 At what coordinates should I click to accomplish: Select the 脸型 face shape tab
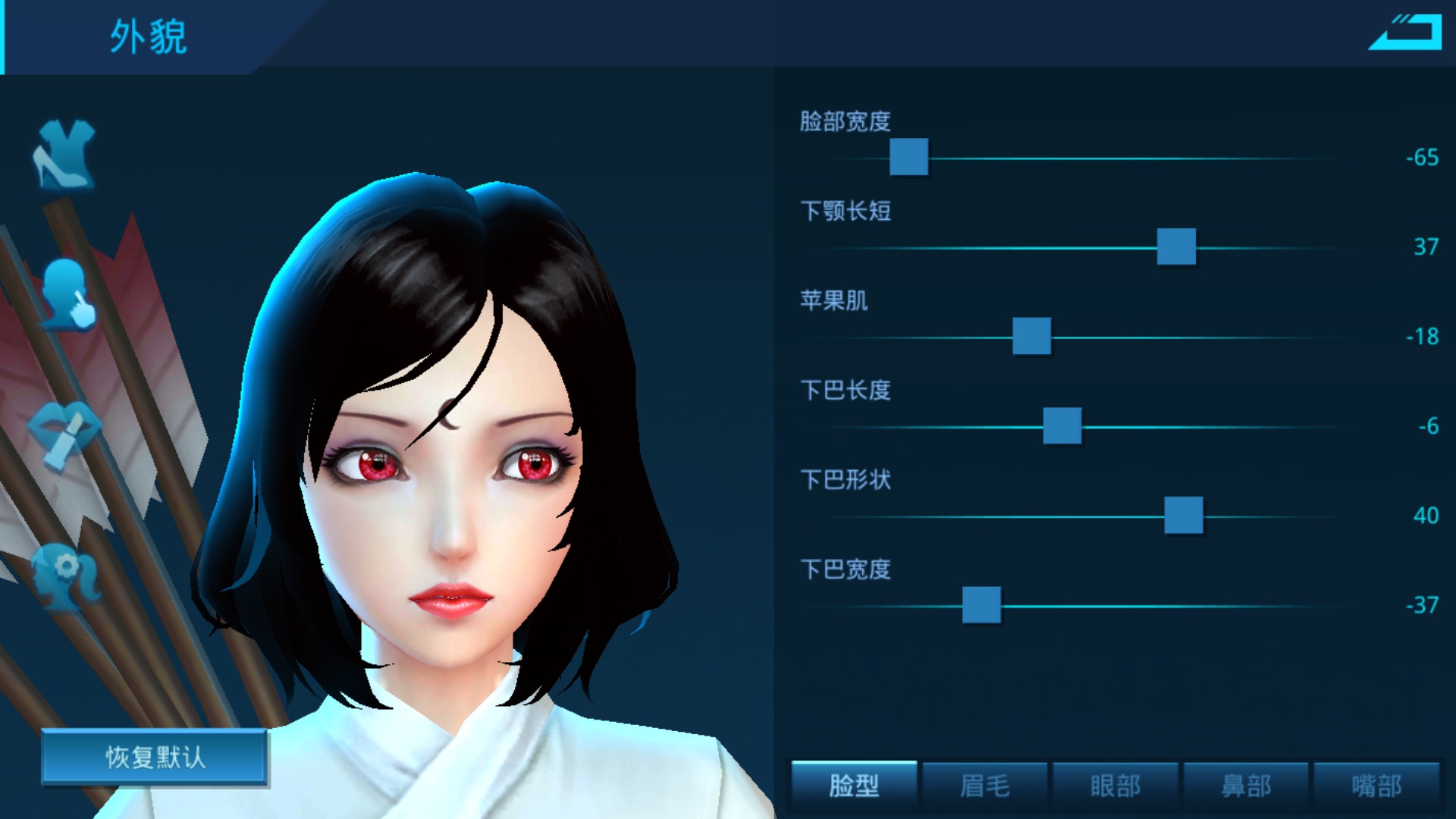pos(852,786)
